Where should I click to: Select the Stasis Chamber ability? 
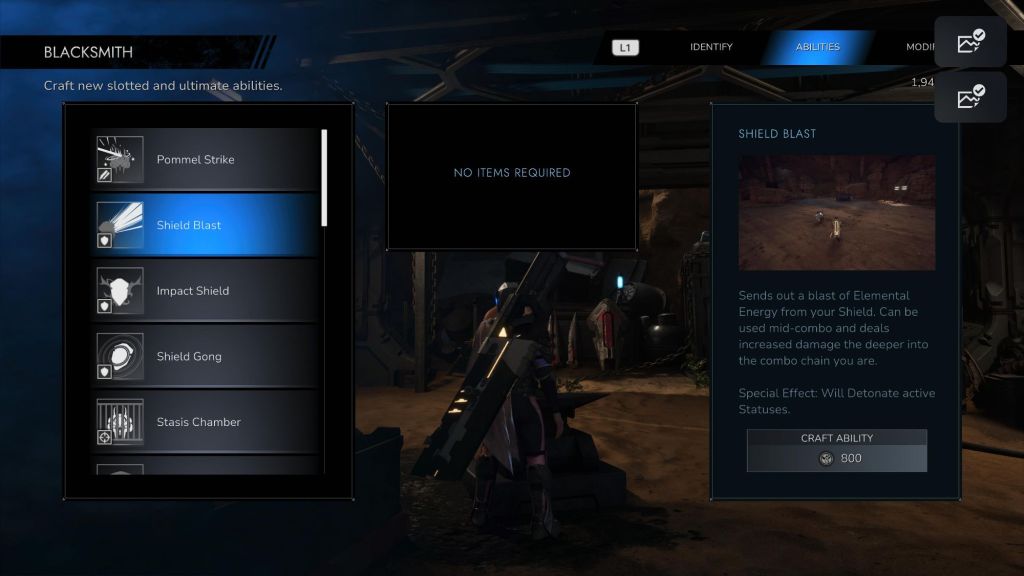[205, 422]
